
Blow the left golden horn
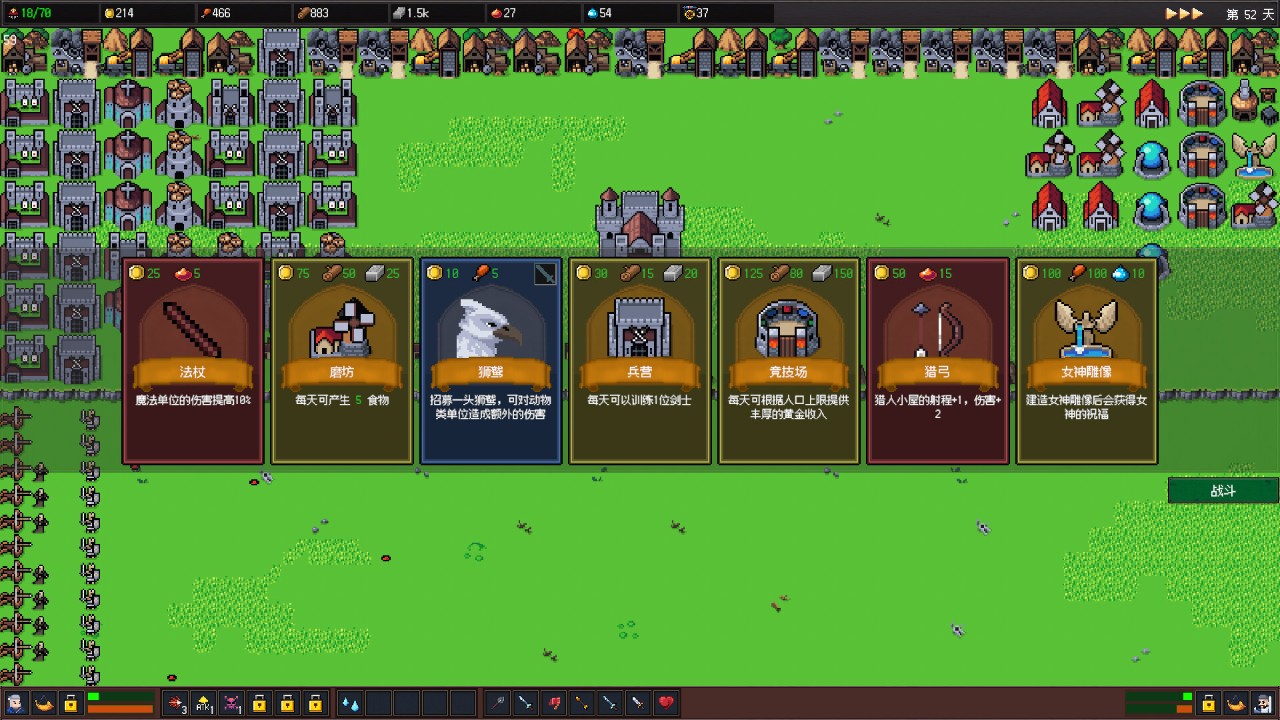coord(43,703)
